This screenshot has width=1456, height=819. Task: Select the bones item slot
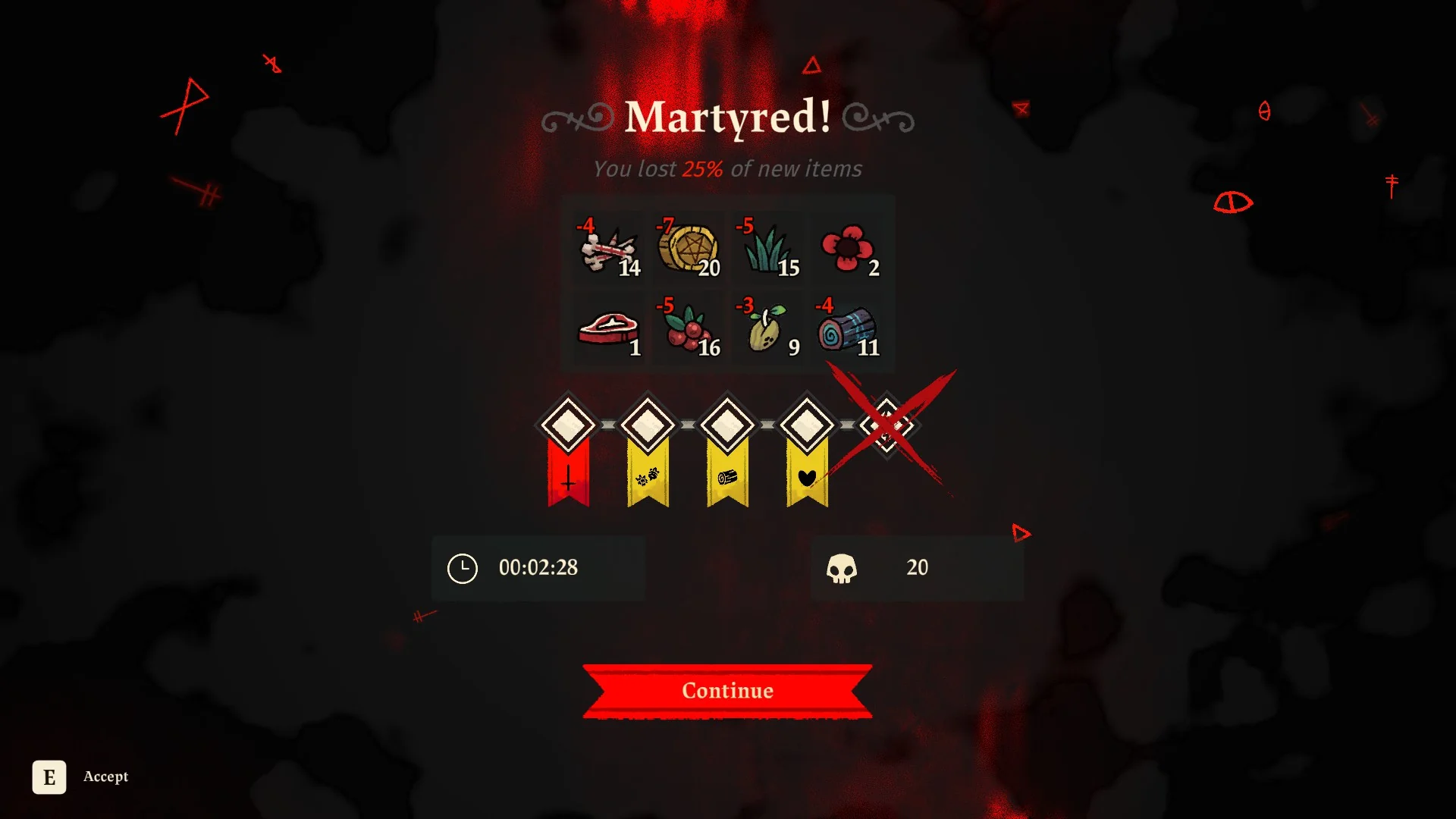(x=609, y=249)
